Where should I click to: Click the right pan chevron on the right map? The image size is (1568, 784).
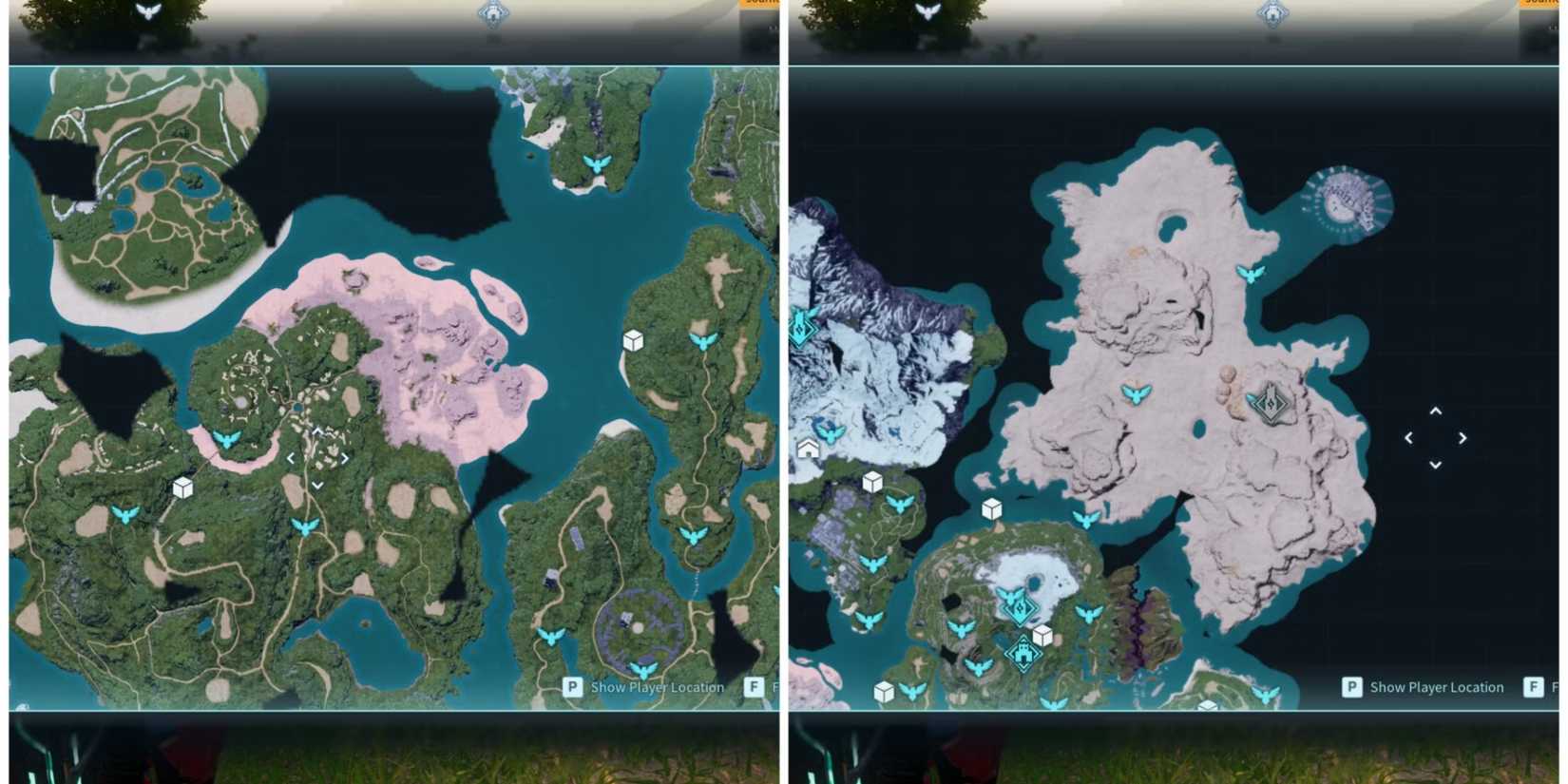(x=1463, y=438)
